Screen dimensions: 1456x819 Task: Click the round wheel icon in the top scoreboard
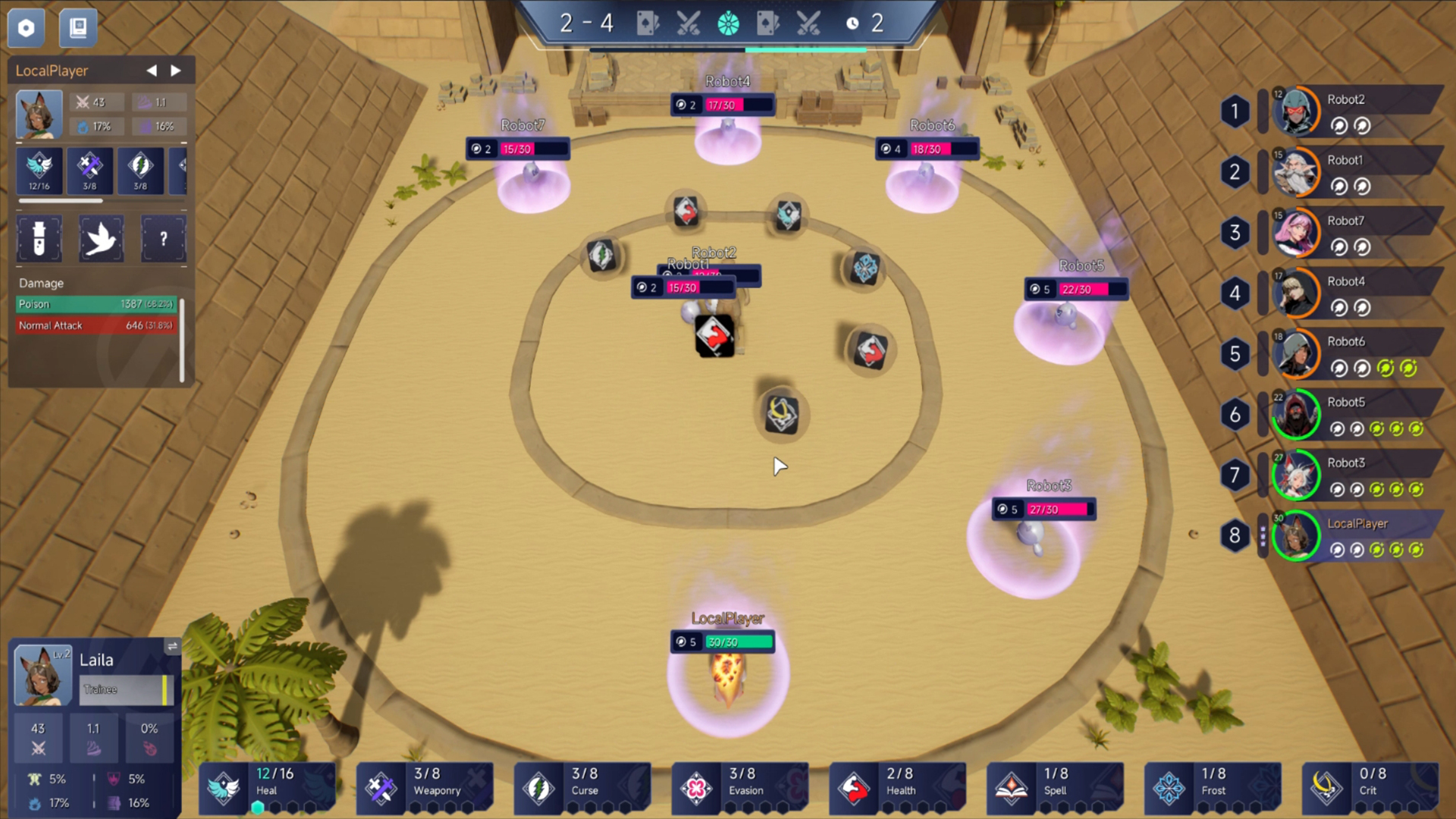[728, 24]
